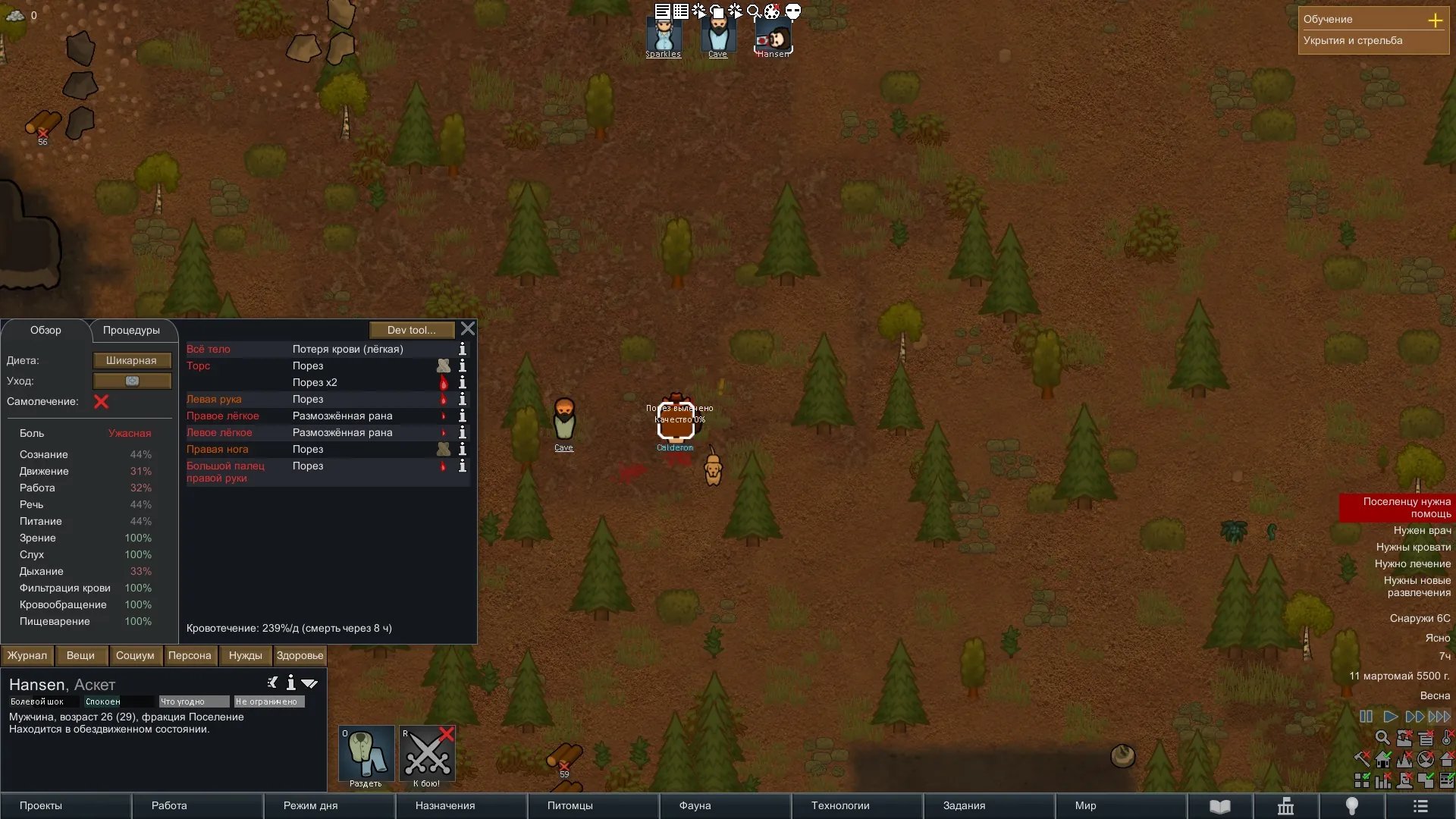Pause the game speed

point(1366,717)
